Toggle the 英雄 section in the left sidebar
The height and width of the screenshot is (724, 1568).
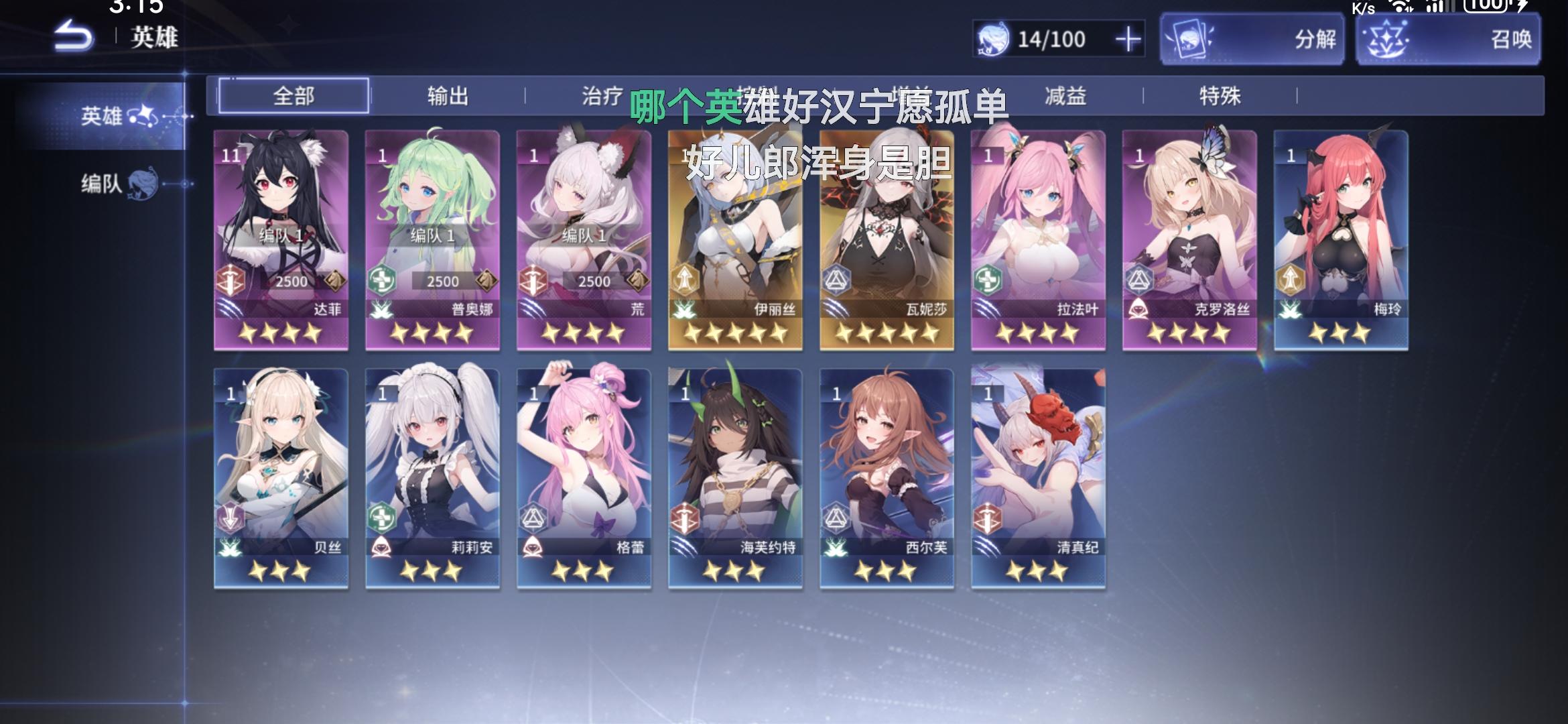pos(111,115)
